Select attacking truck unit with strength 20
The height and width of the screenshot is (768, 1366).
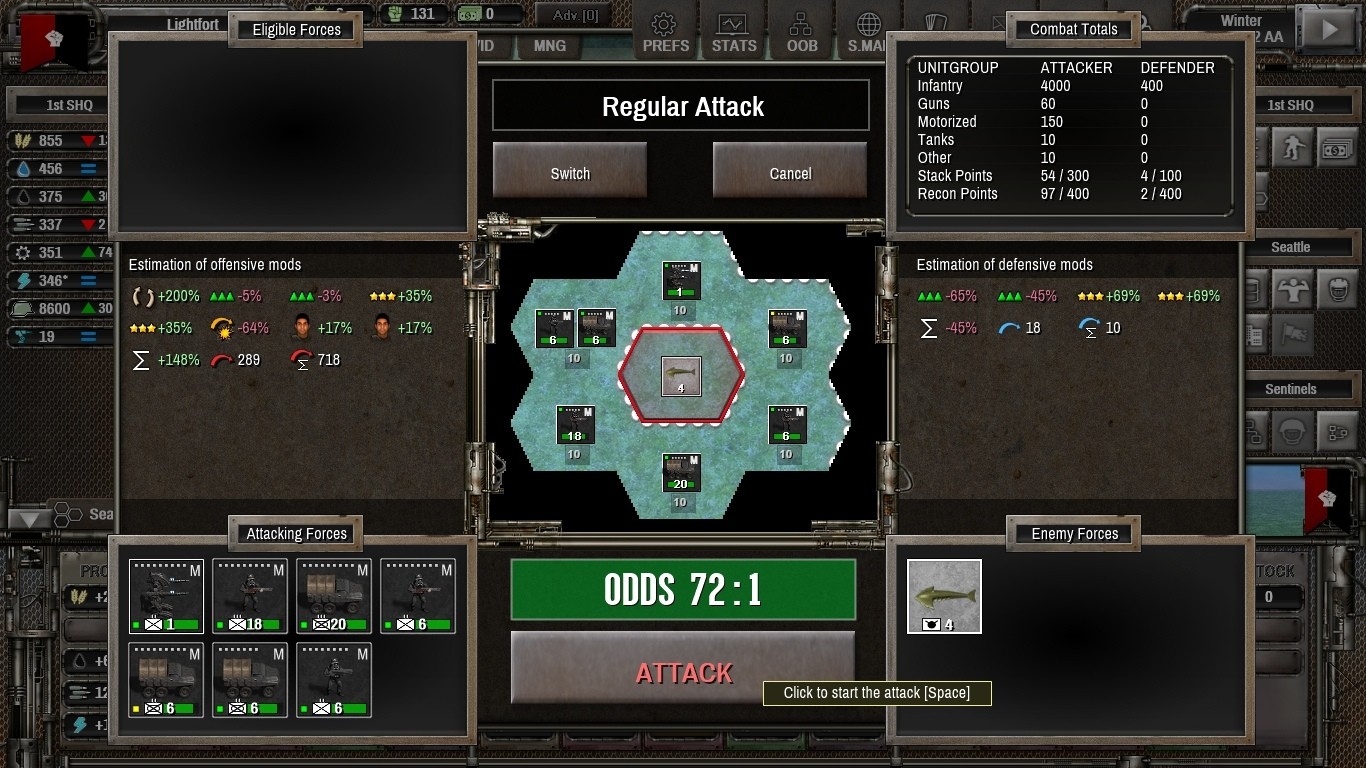pyautogui.click(x=334, y=596)
